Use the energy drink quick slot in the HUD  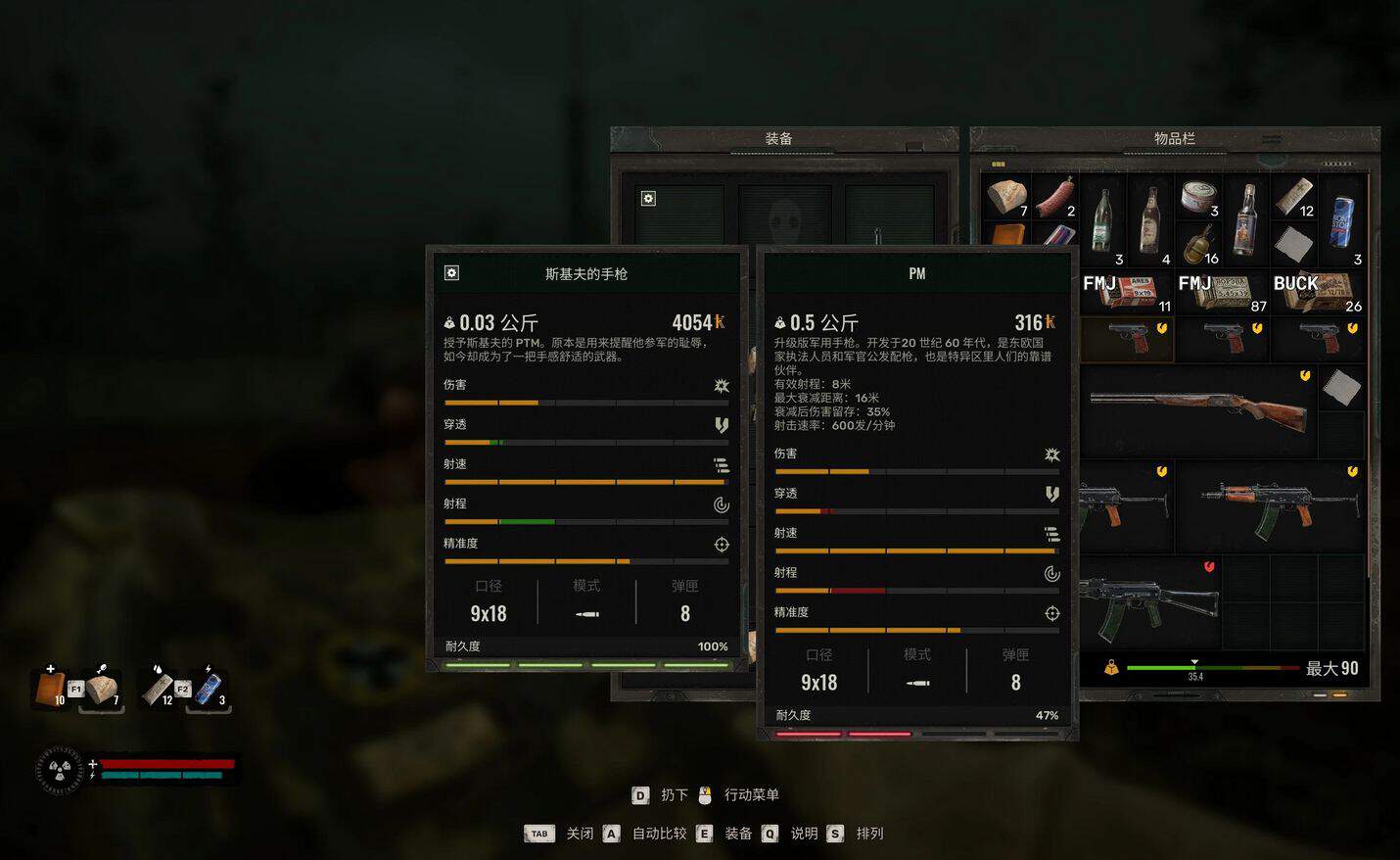(209, 689)
